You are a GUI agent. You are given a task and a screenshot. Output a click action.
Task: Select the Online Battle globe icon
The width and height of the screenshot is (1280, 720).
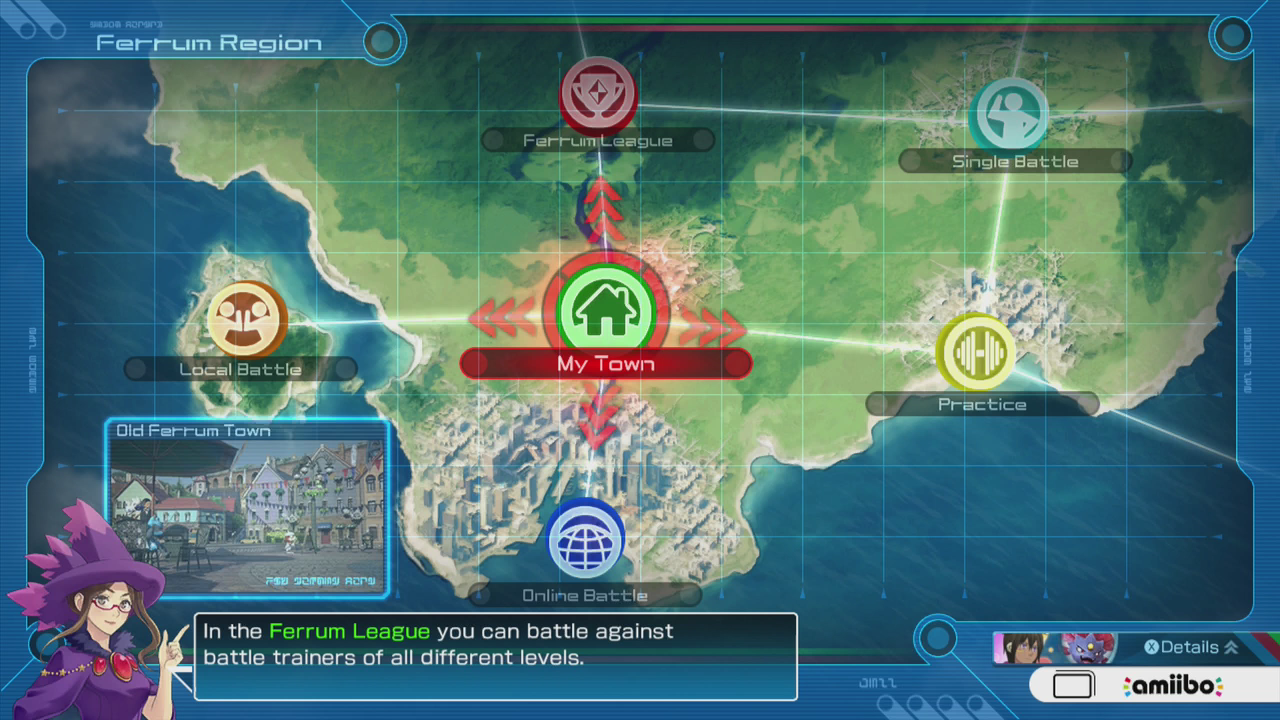586,540
